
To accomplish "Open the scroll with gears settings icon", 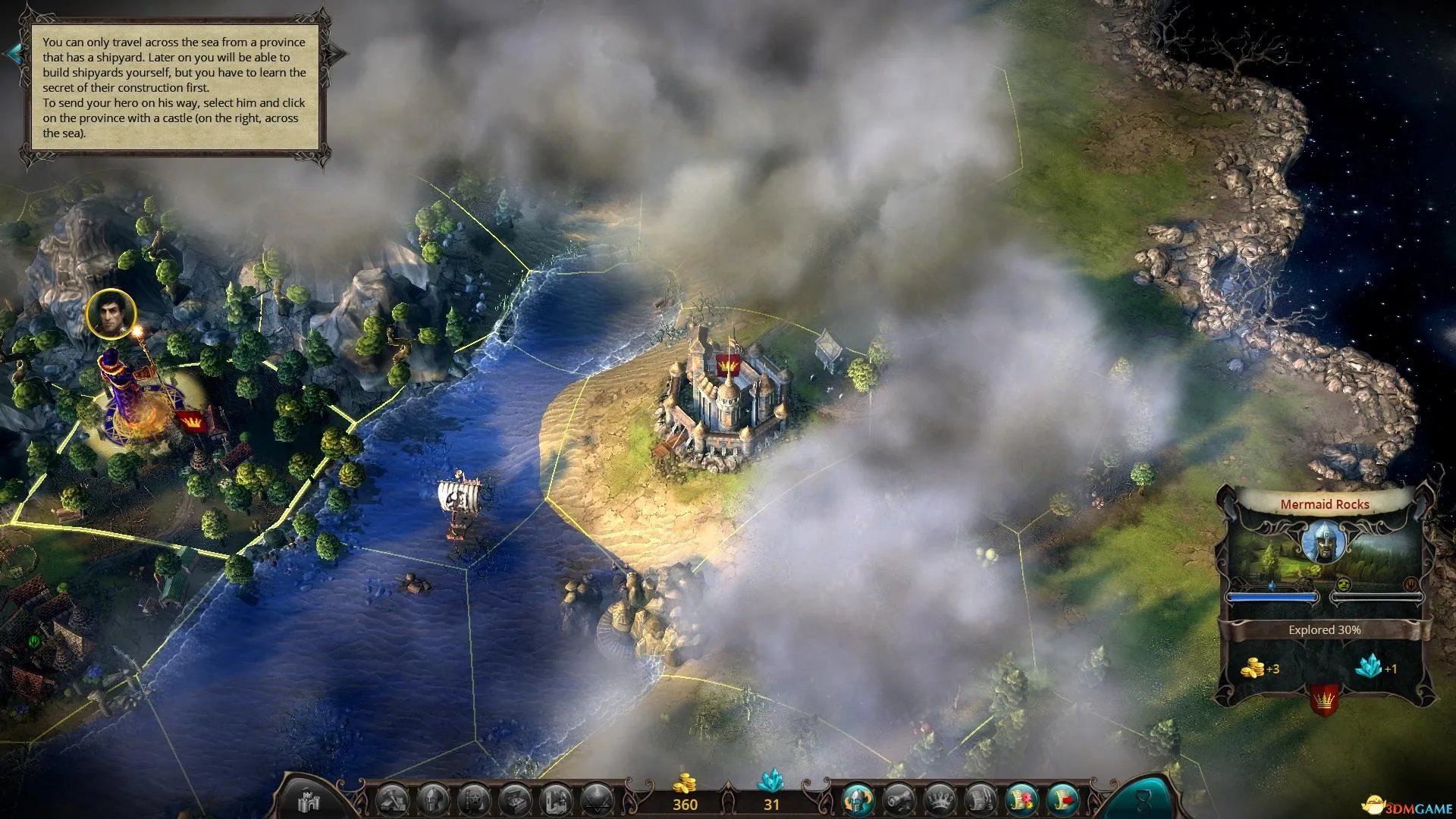I will tap(1021, 799).
